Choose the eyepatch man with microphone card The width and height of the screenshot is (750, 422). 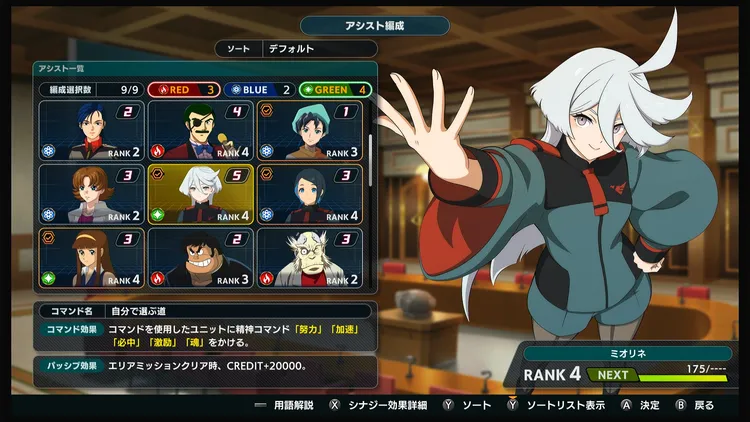(x=200, y=130)
